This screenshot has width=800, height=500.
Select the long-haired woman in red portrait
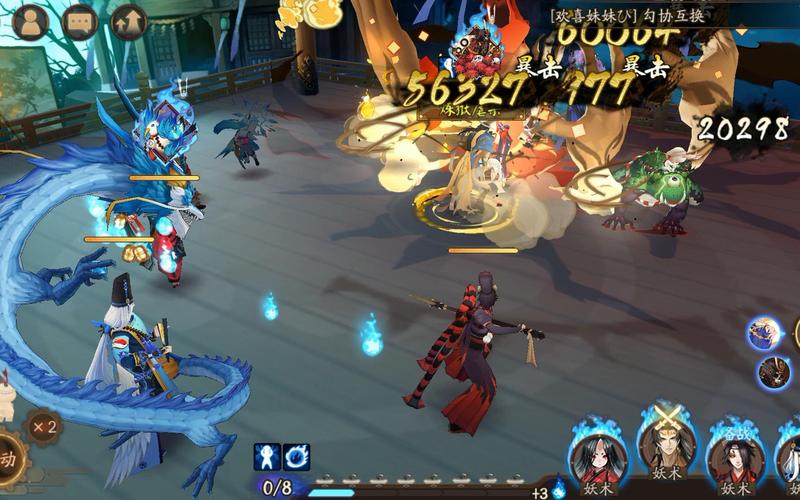click(598, 460)
